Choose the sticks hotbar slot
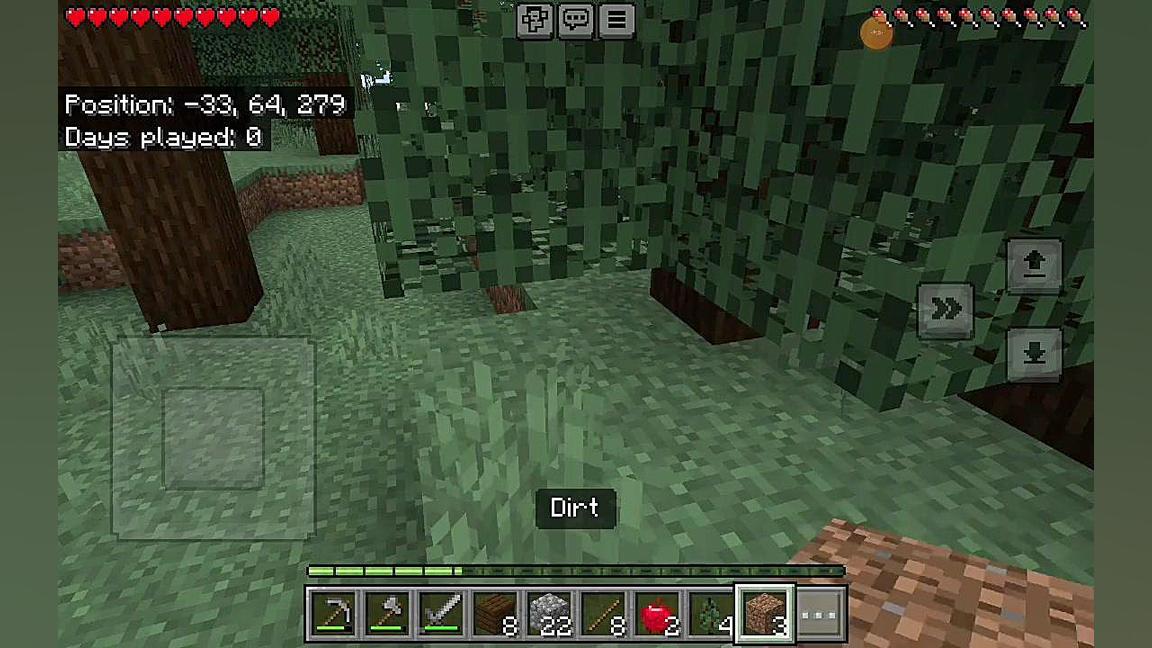Screen dimensions: 1152x648 (x=603, y=613)
